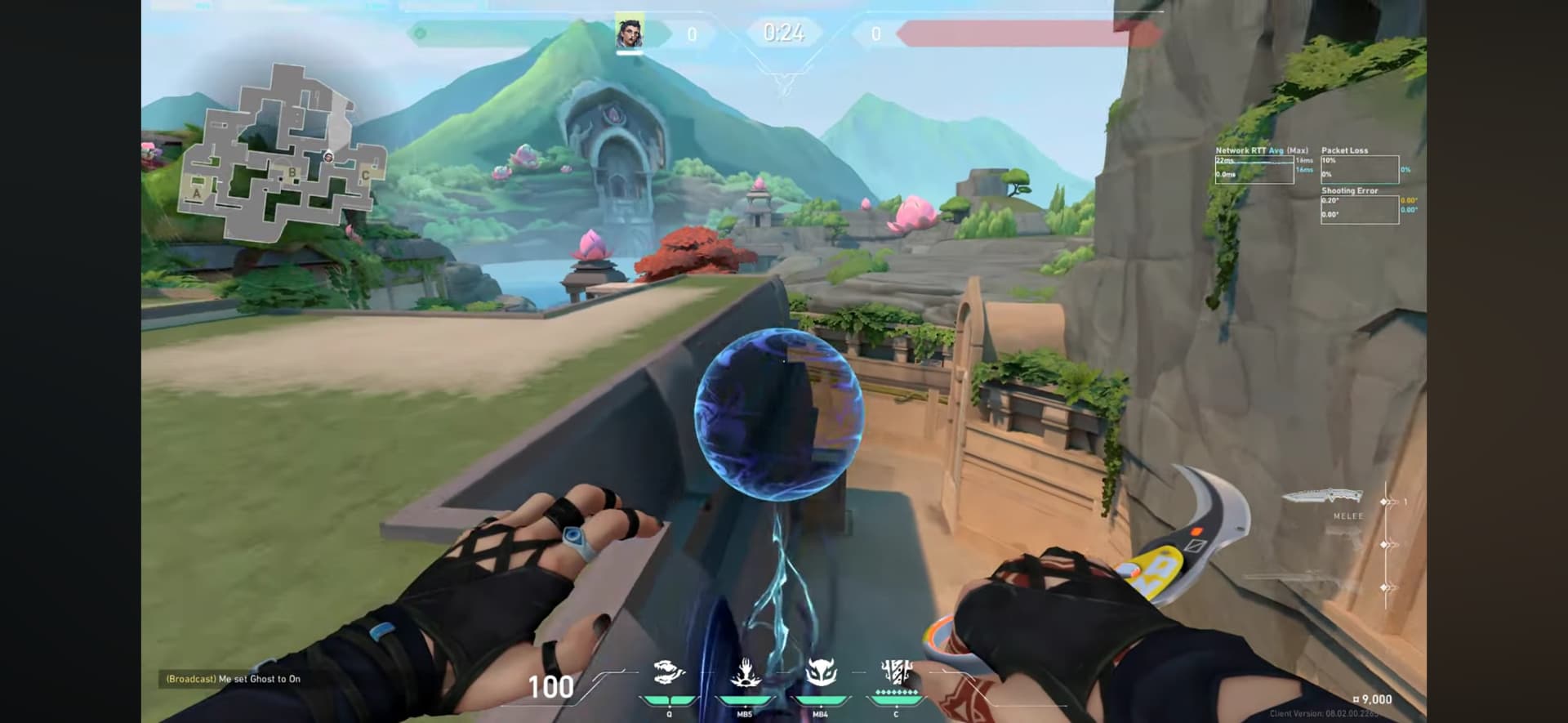Screen dimensions: 1568x723
Task: Select the melee knife weapon slot
Action: (1323, 496)
